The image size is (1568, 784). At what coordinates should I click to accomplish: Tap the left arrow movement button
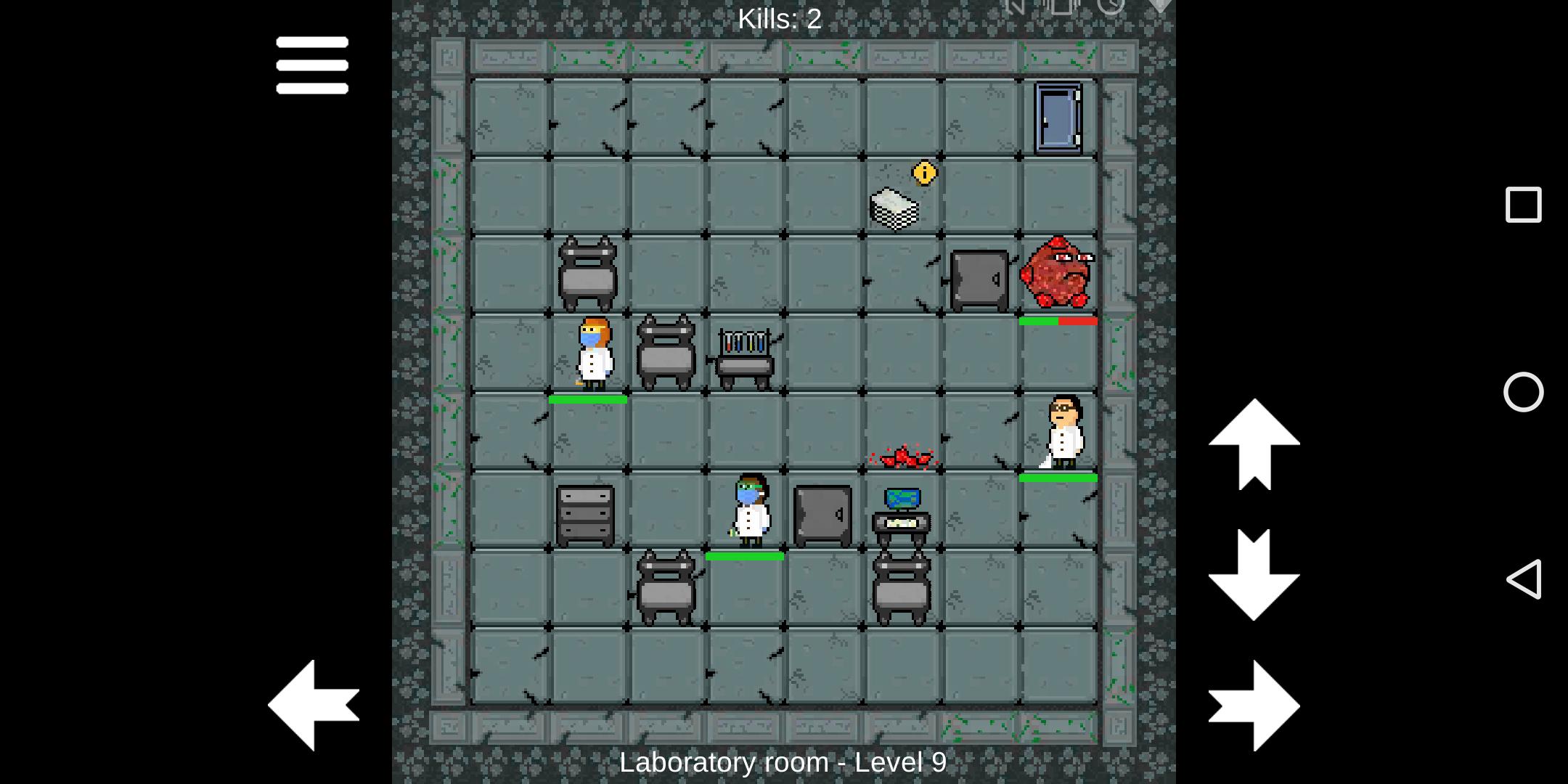[314, 705]
